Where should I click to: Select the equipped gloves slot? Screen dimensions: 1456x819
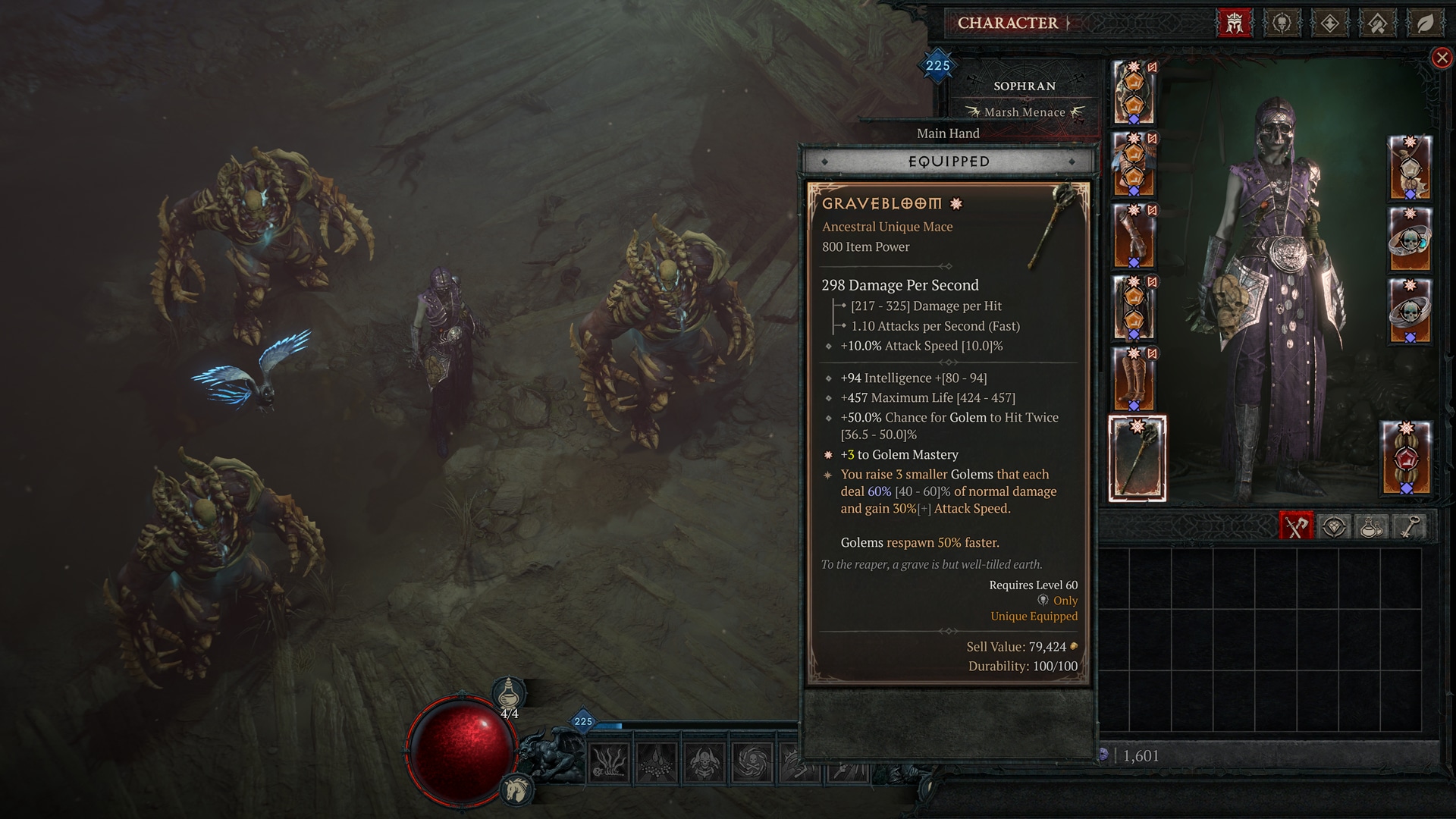(1134, 237)
